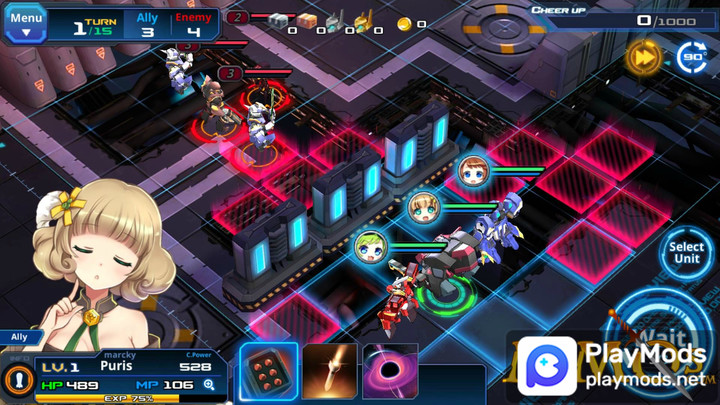Activate the fast-forward speed button
720x405 pixels.
click(643, 56)
